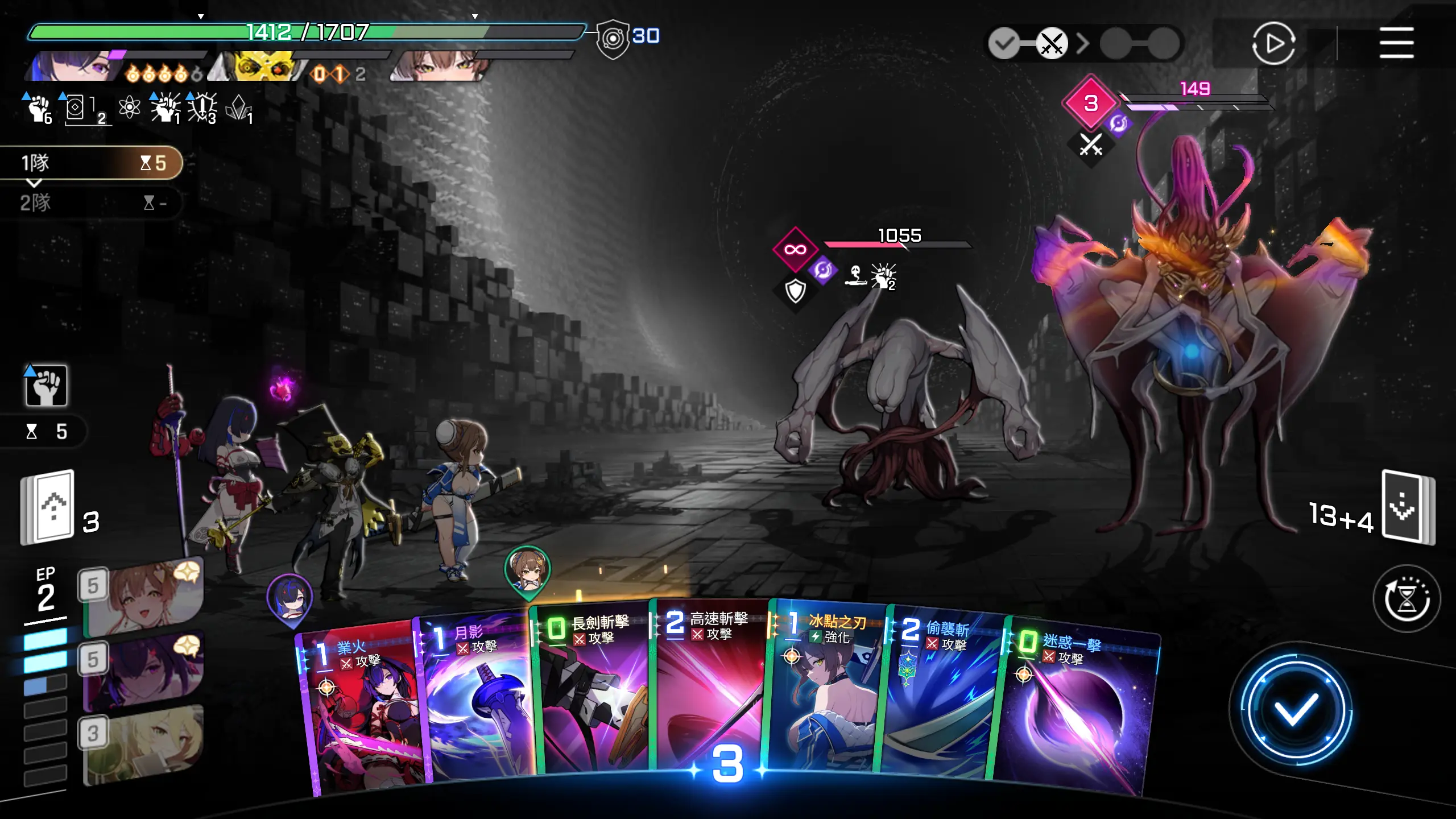This screenshot has width=1456, height=819.
Task: Toggle the auto-play button
Action: tap(1273, 43)
